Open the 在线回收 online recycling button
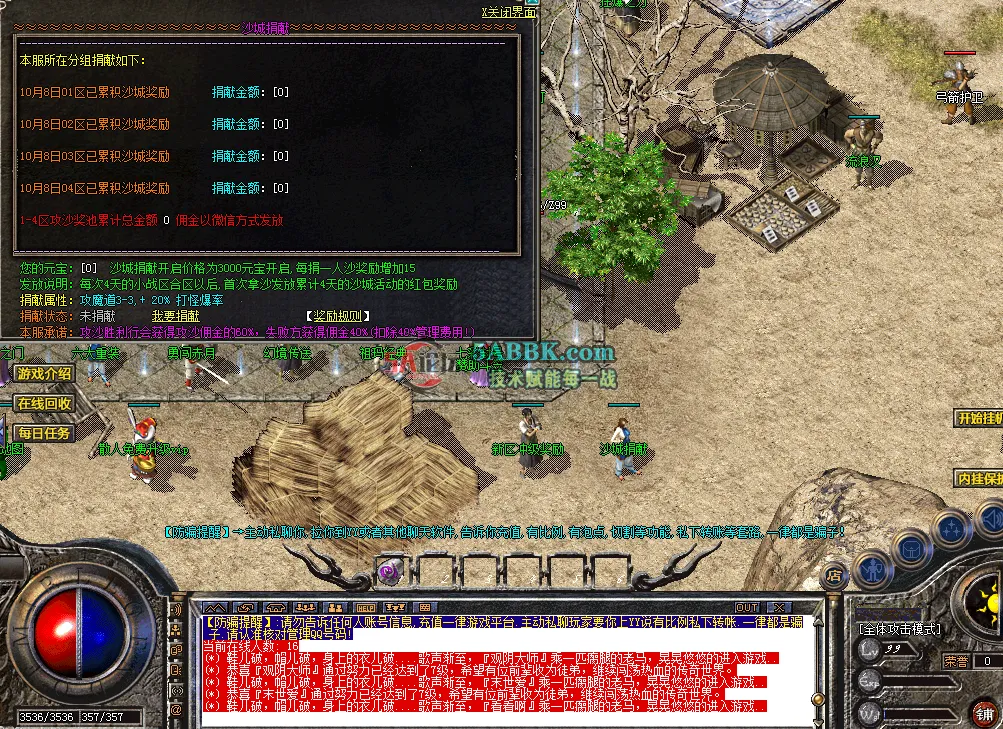Image resolution: width=1003 pixels, height=729 pixels. [x=44, y=404]
